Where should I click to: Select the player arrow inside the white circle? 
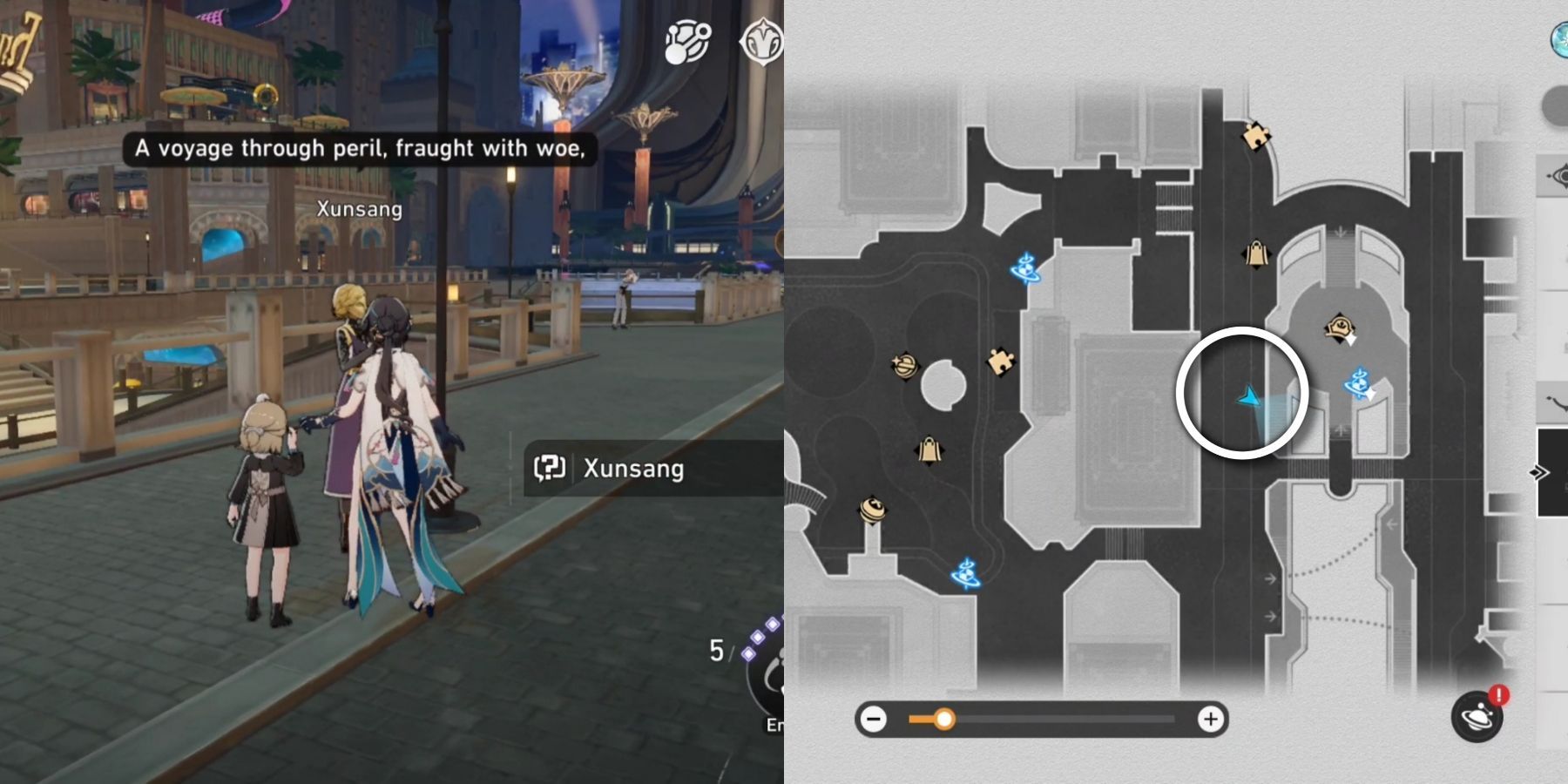coord(1247,396)
